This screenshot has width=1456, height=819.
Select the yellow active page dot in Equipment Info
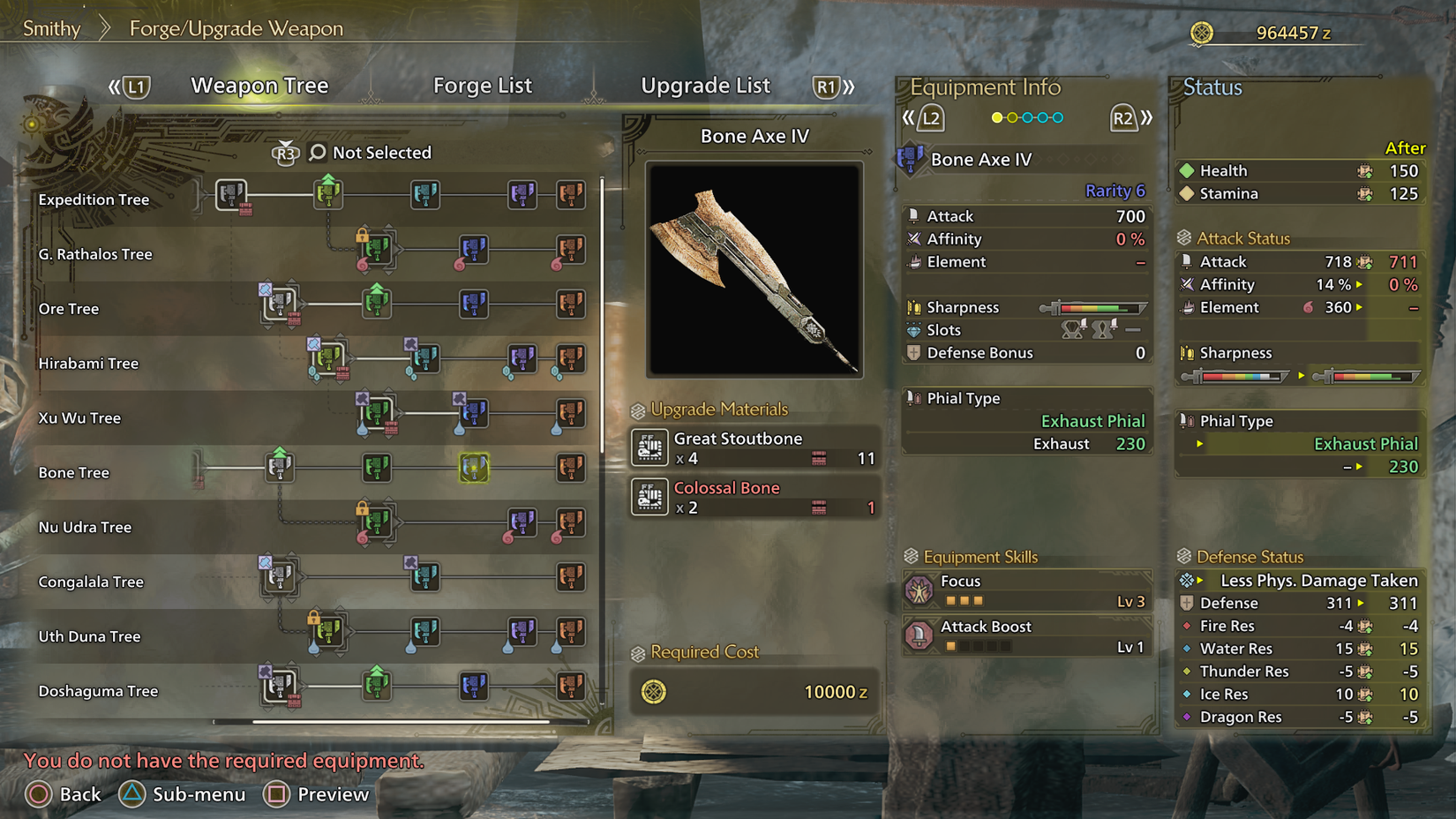tap(997, 116)
